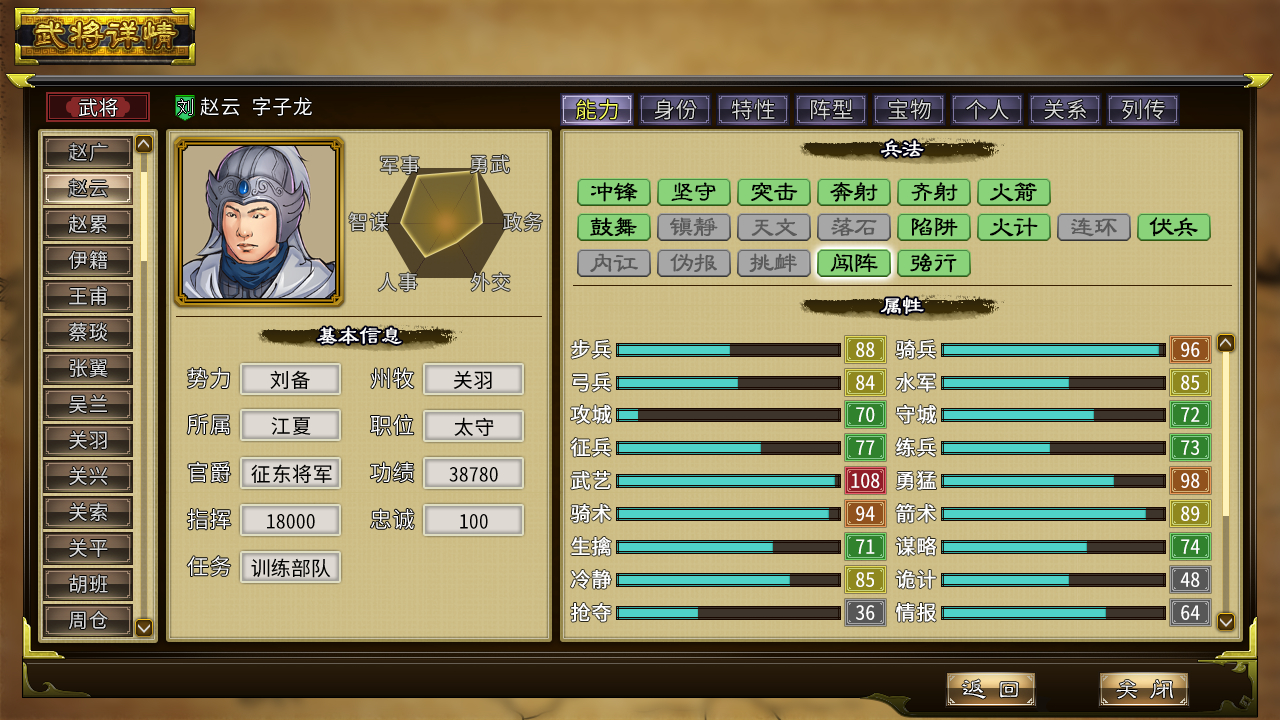
Task: Click the 返回 button
Action: tap(990, 689)
